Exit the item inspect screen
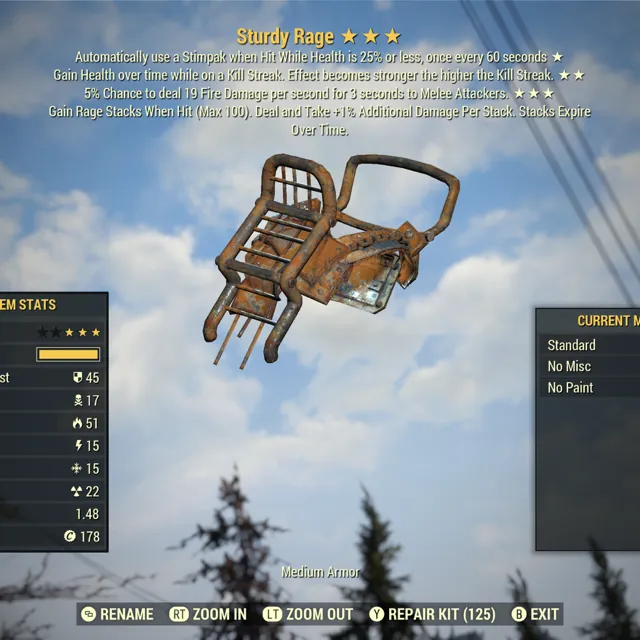The image size is (640, 640). click(x=535, y=614)
